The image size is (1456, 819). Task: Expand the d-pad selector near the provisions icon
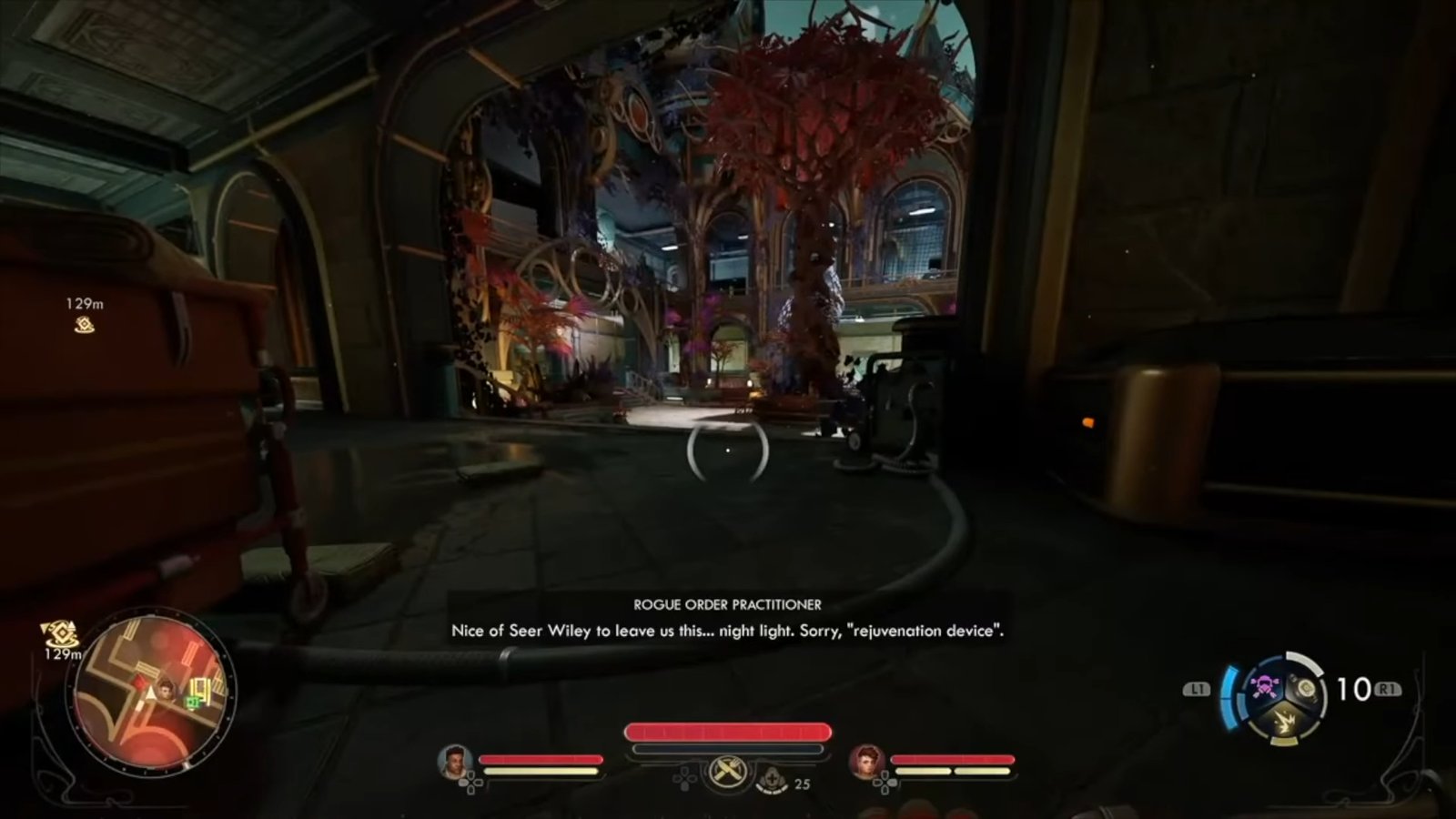(x=685, y=780)
